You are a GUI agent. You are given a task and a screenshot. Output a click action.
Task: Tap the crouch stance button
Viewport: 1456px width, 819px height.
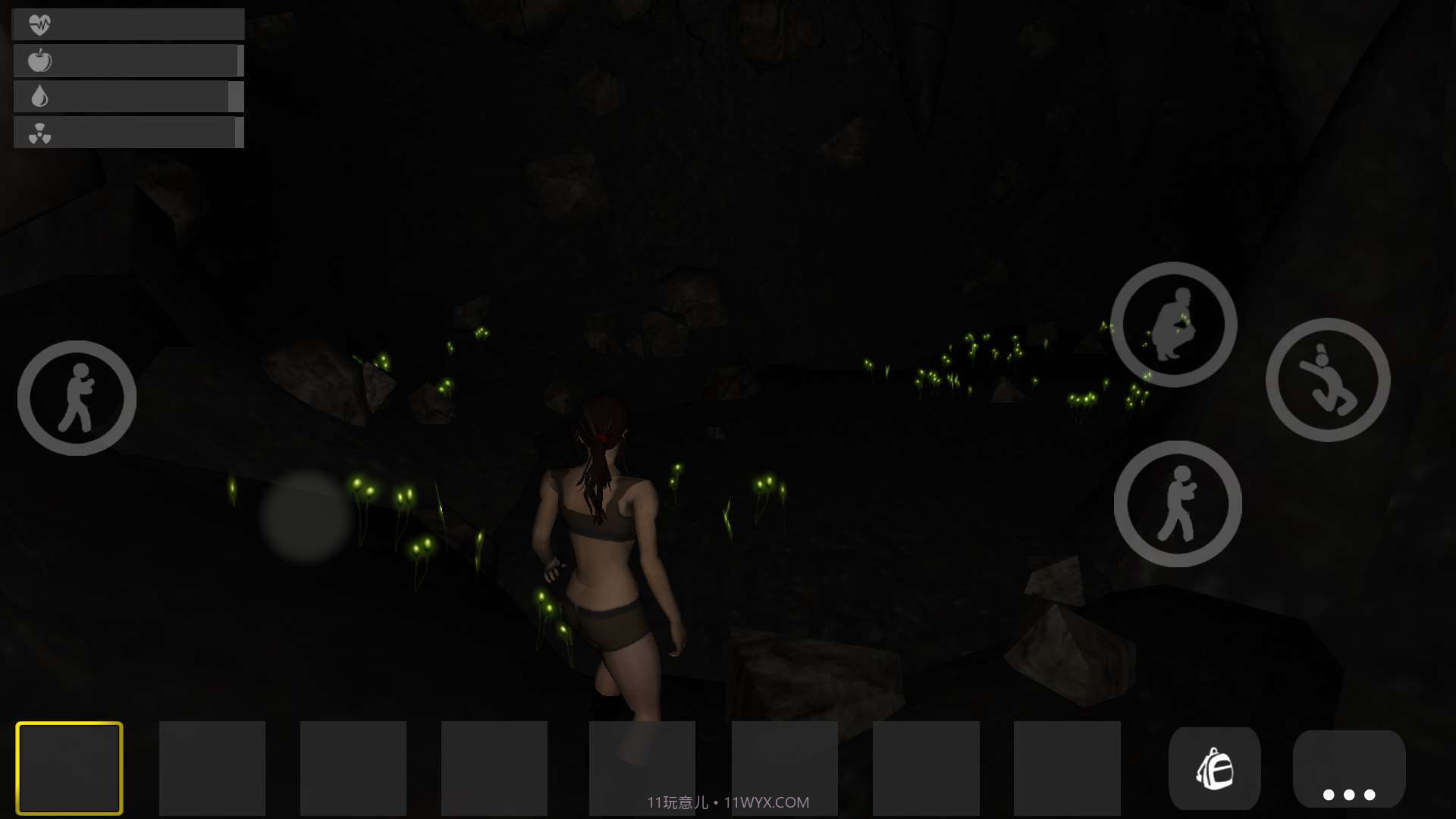point(1173,325)
